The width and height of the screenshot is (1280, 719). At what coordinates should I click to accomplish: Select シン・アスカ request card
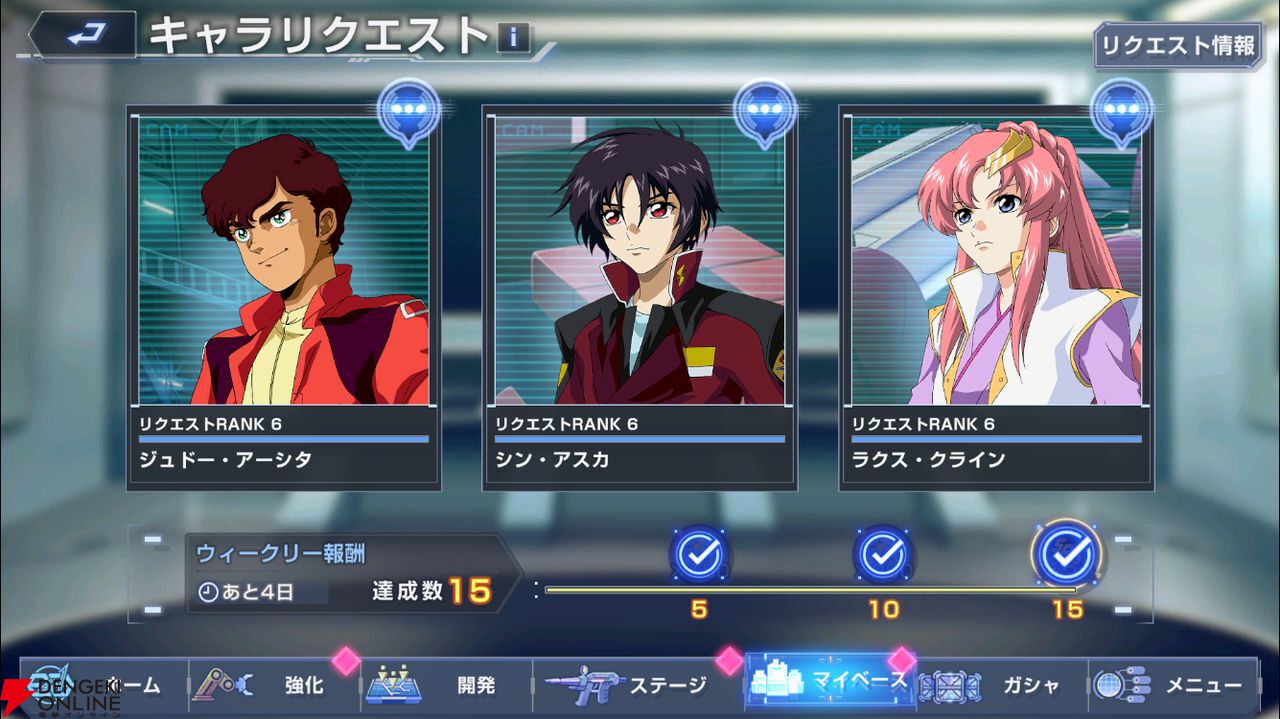(640, 297)
